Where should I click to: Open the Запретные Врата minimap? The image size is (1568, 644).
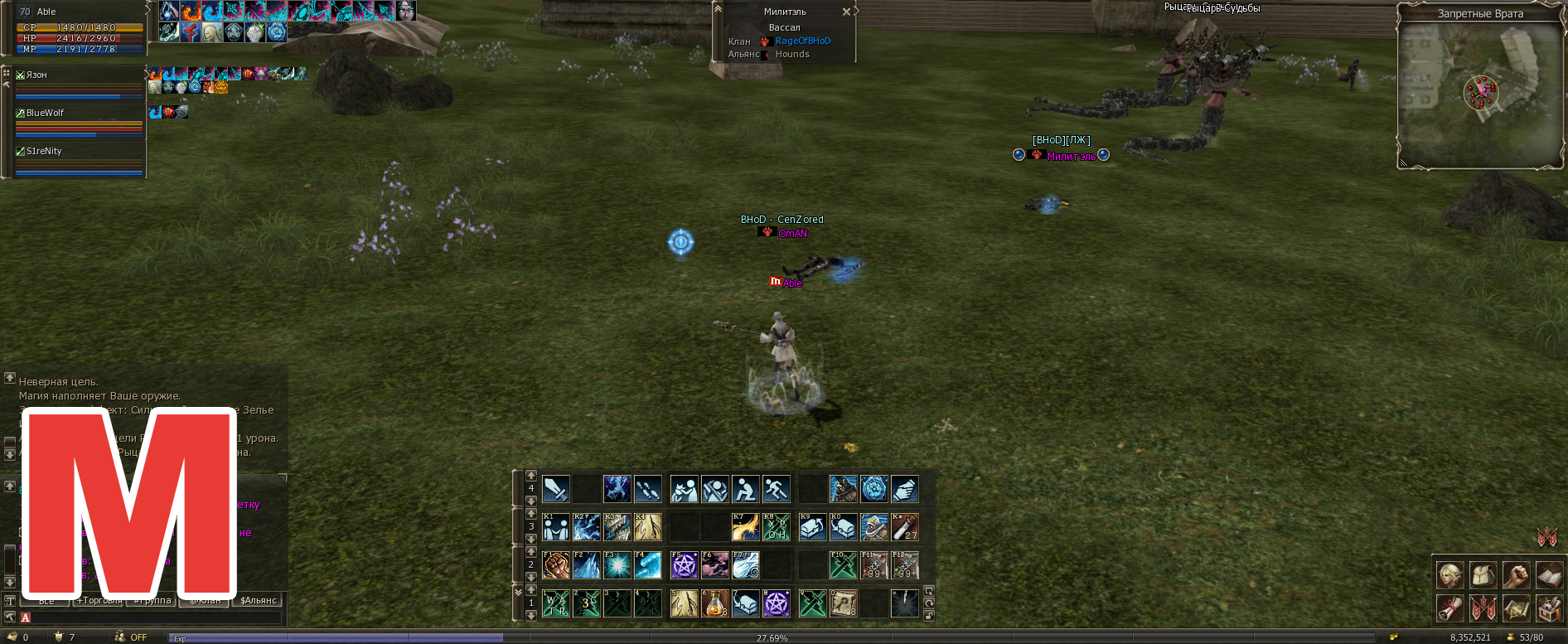tap(1480, 93)
